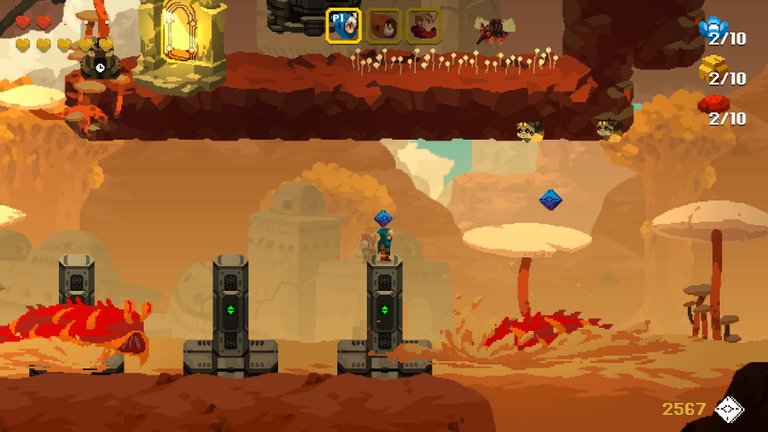Click the blue gem collectible icon

pos(714,27)
